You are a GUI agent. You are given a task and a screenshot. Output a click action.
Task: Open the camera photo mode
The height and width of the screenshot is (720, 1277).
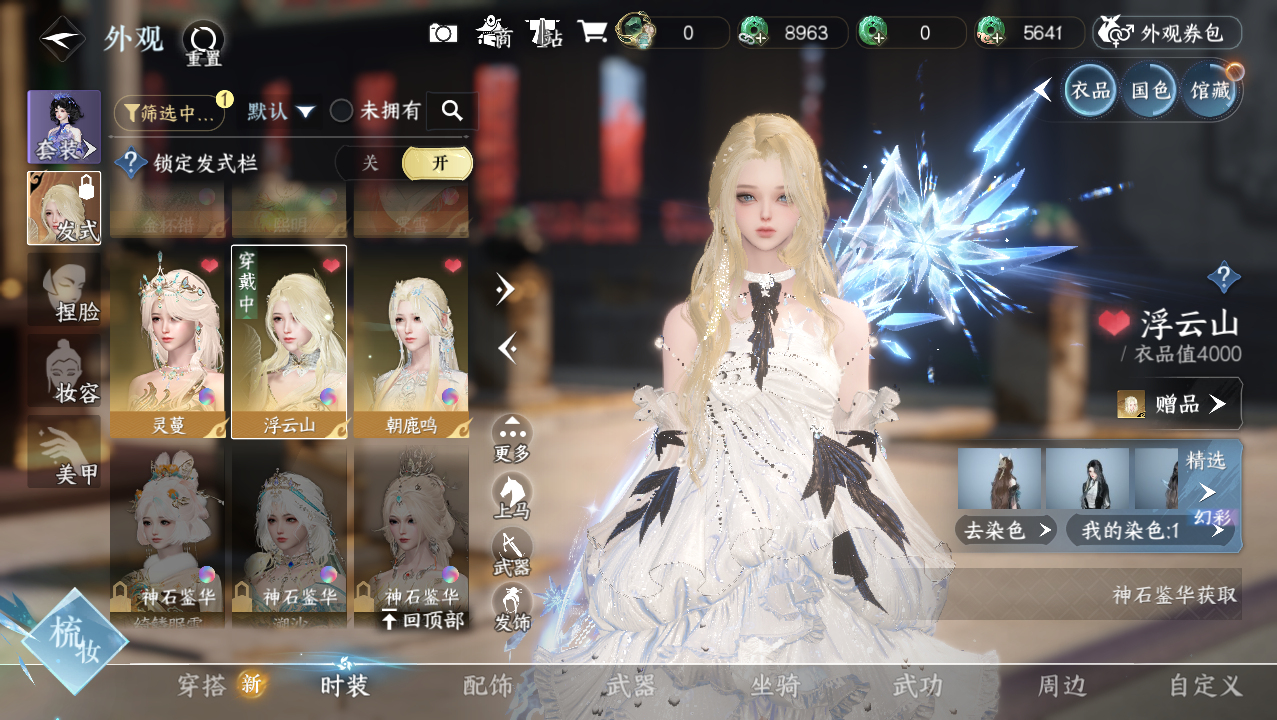click(x=443, y=33)
